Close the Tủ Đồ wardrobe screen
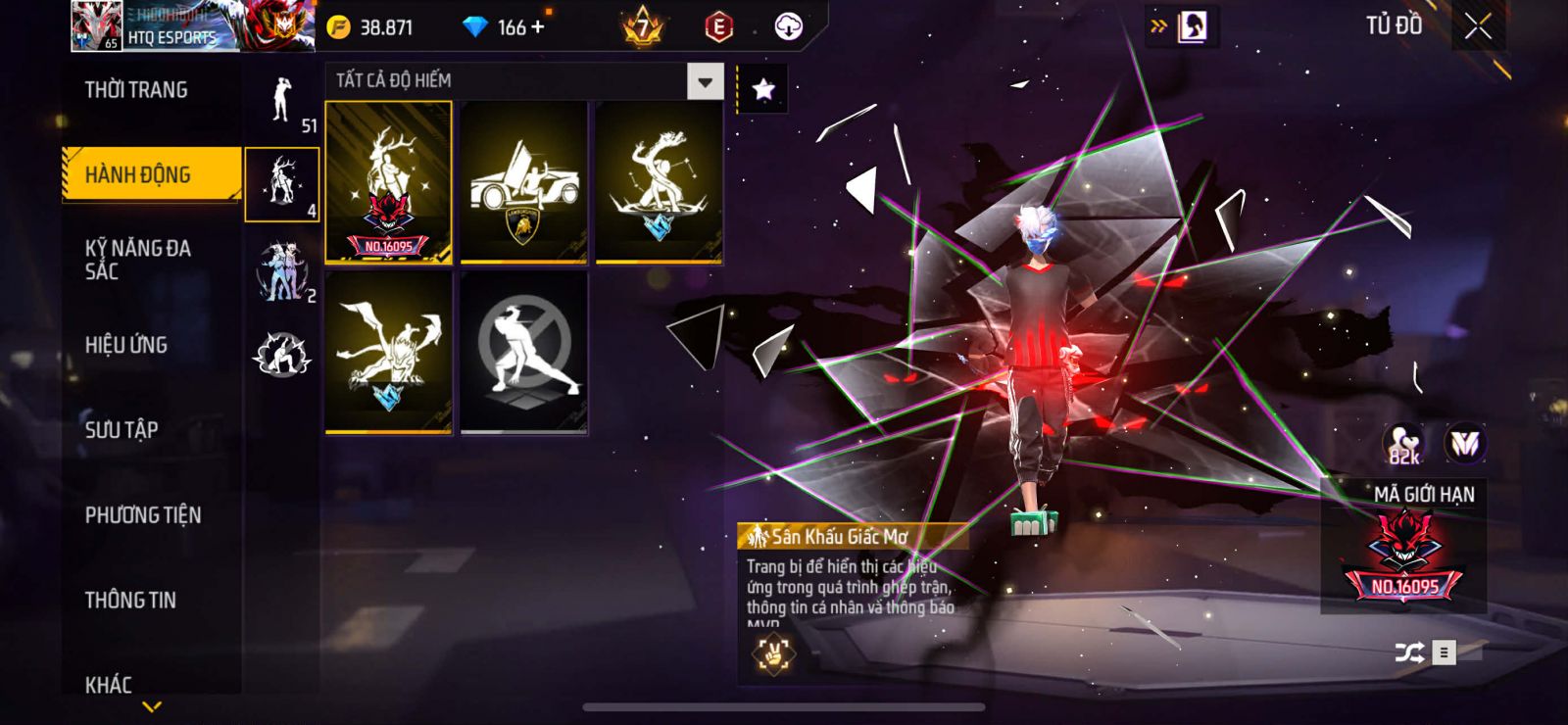Viewport: 1568px width, 725px height. [1478, 26]
